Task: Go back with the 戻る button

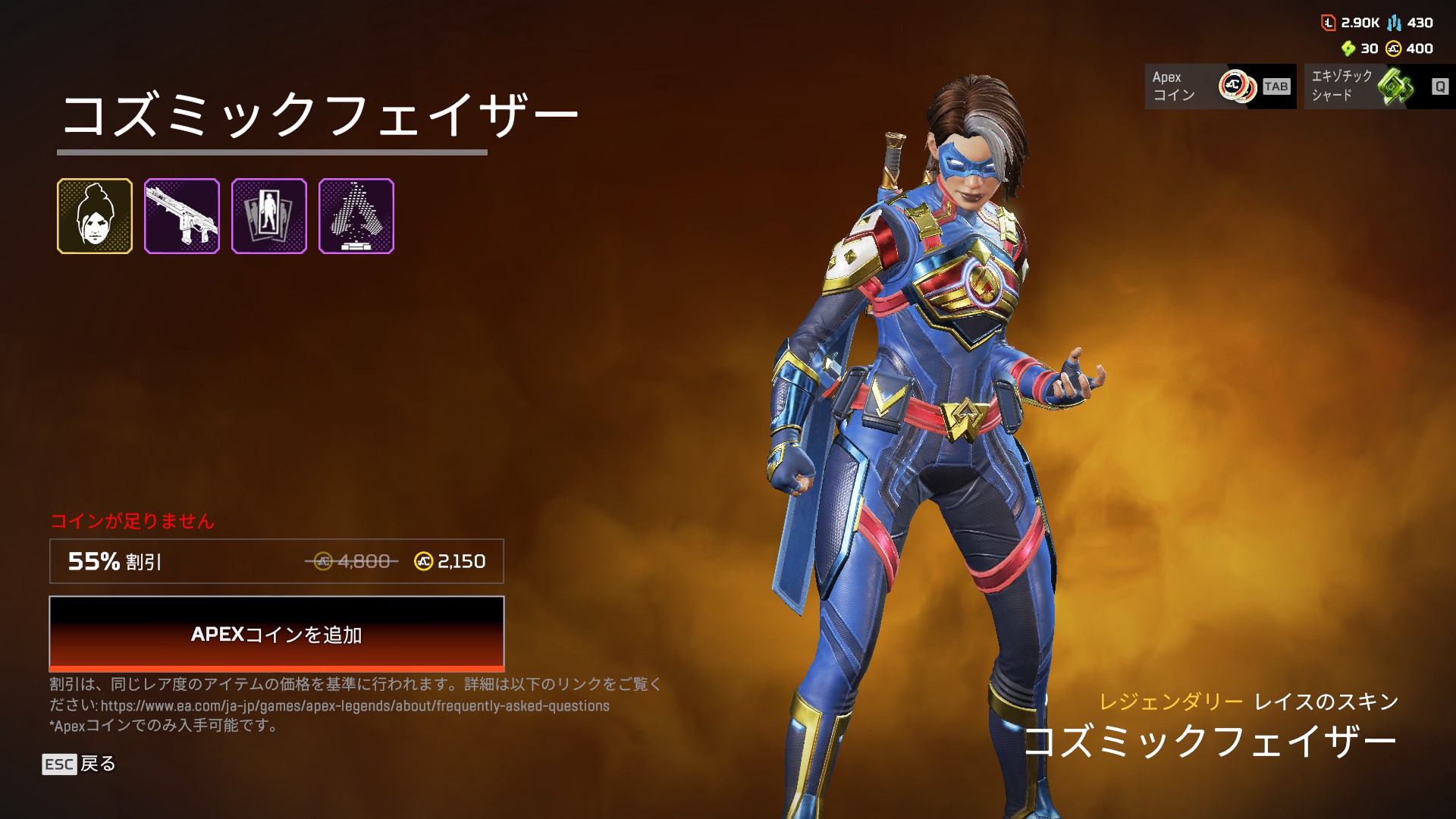Action: (x=80, y=764)
